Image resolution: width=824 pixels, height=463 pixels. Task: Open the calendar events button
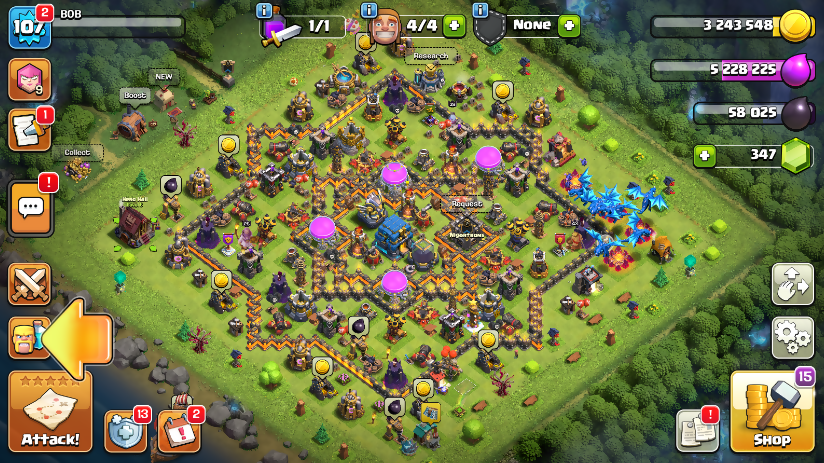click(177, 431)
